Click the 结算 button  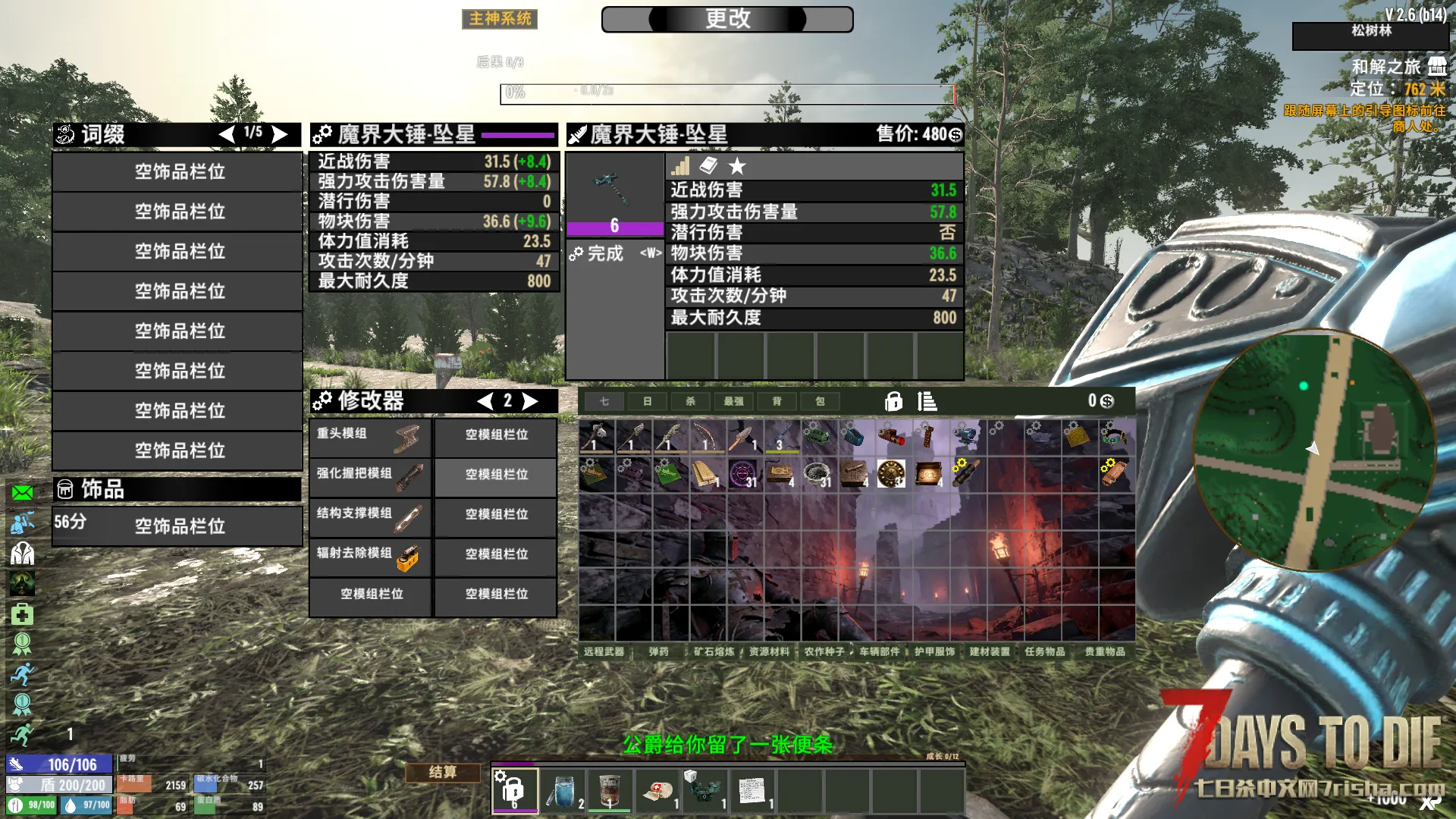(x=443, y=772)
